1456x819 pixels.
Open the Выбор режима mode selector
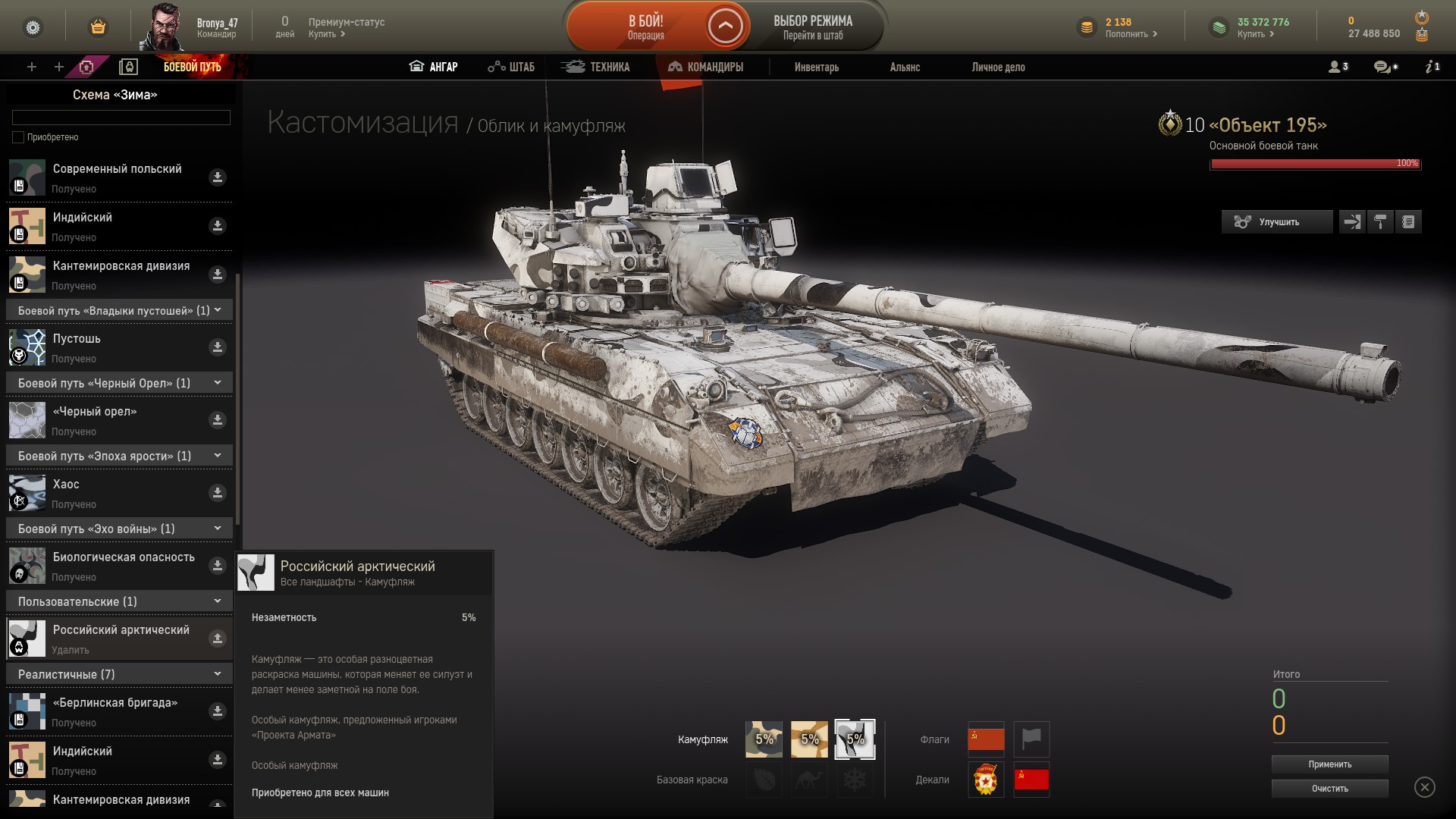813,26
